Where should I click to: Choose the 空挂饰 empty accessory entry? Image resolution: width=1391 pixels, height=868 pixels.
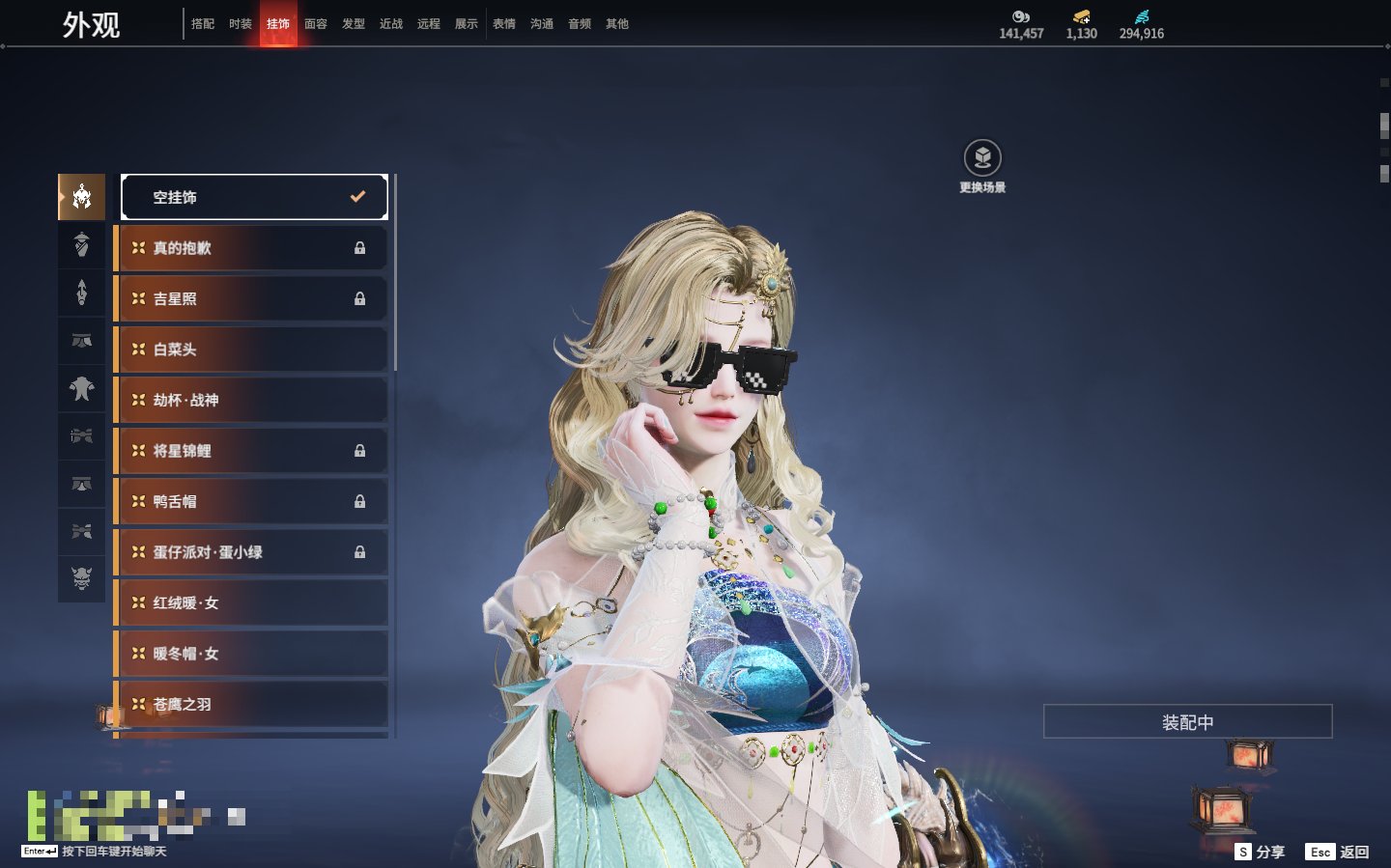click(254, 197)
